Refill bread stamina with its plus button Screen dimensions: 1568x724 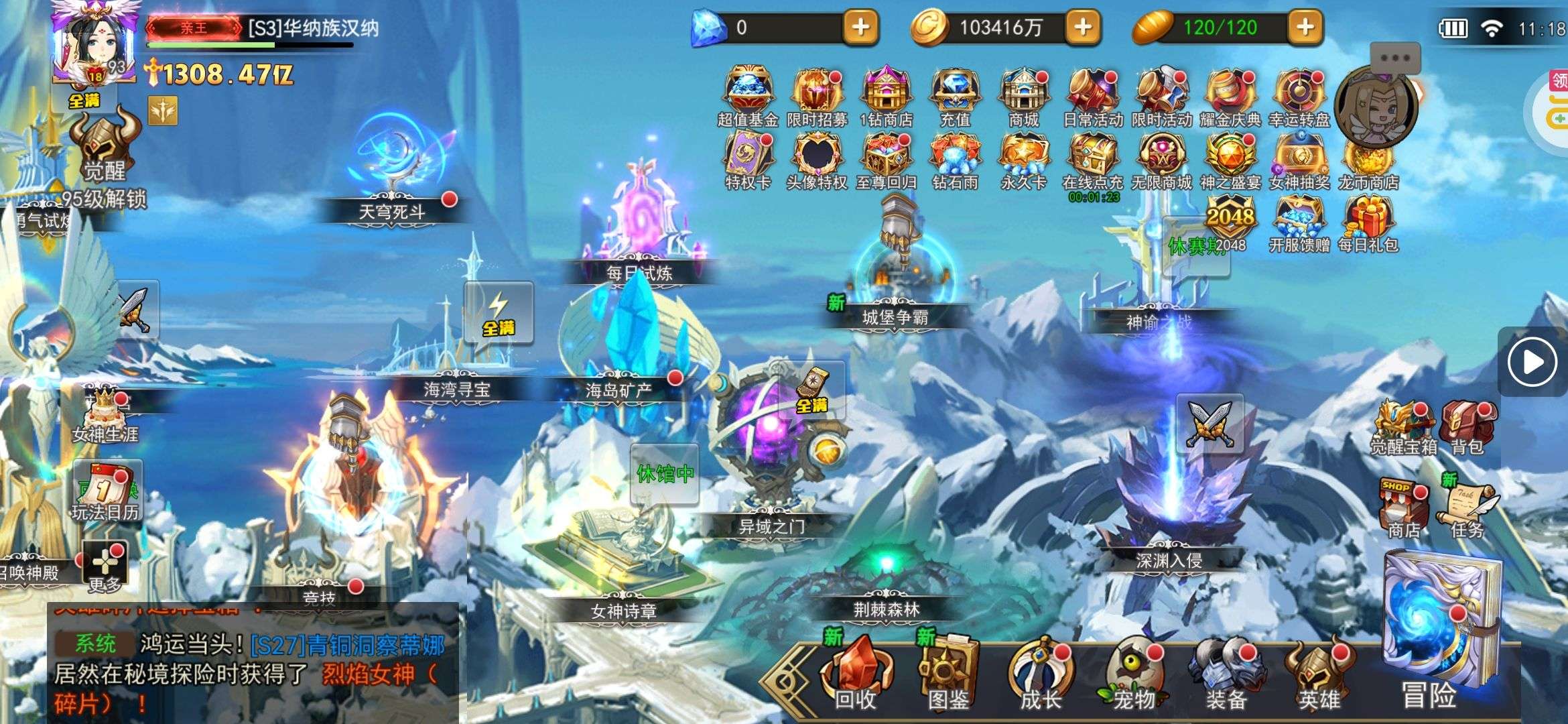pyautogui.click(x=1305, y=27)
